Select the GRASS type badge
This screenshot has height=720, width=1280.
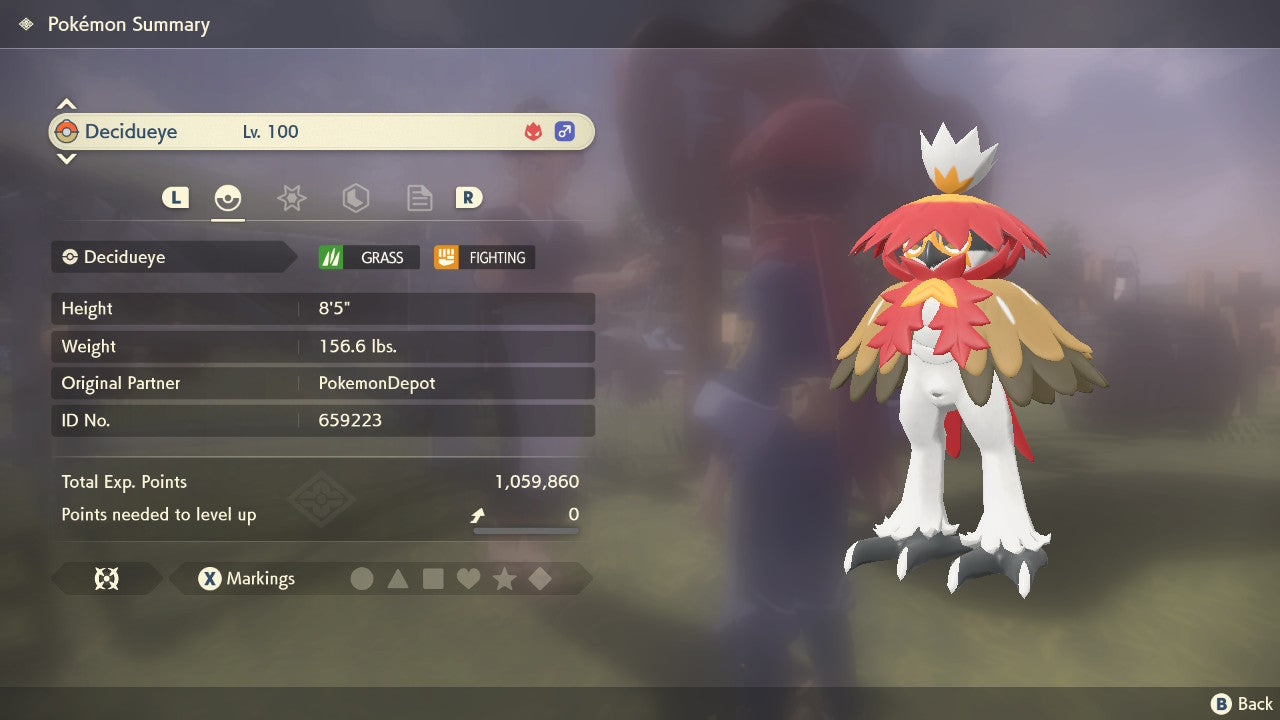[368, 257]
